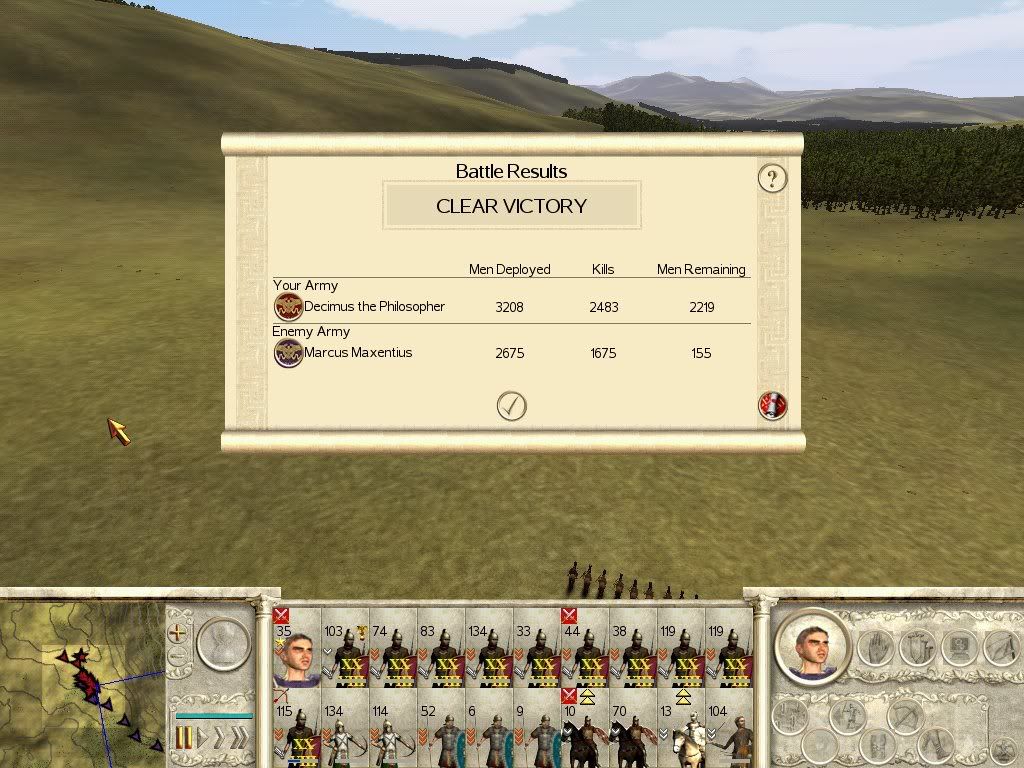Confirm battle results with the checkmark button

tap(511, 405)
